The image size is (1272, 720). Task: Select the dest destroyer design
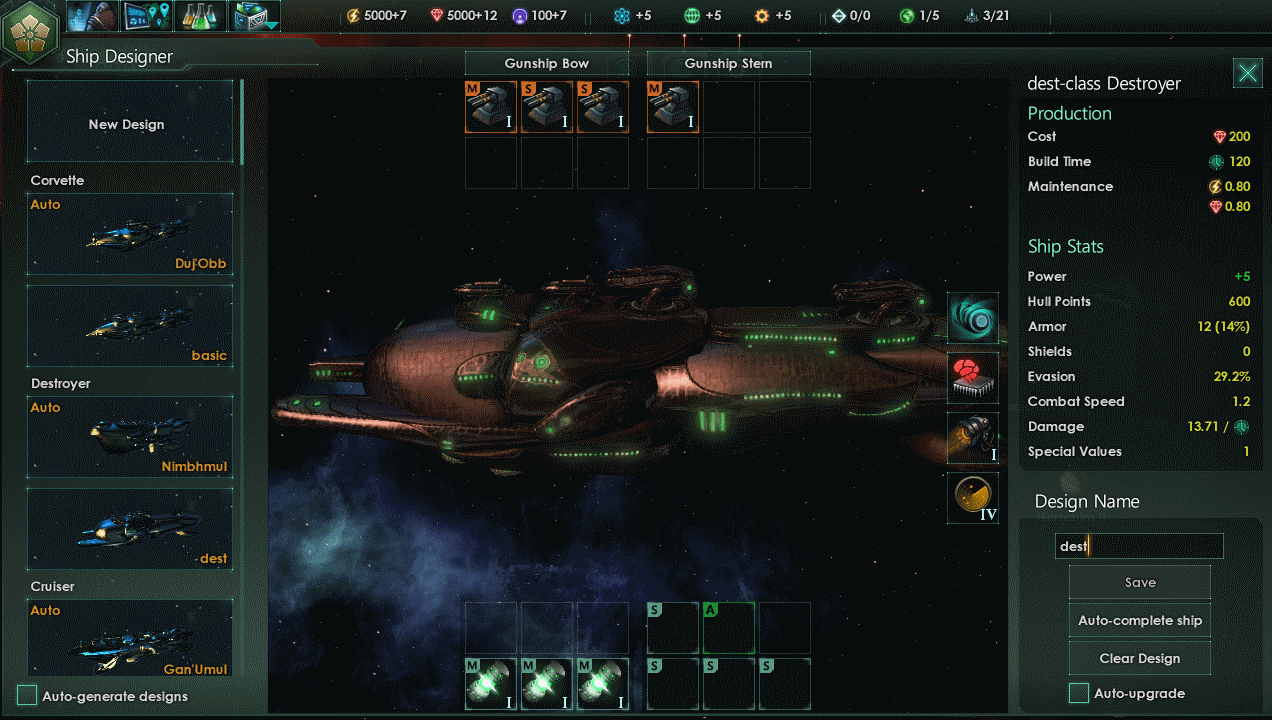click(x=129, y=528)
